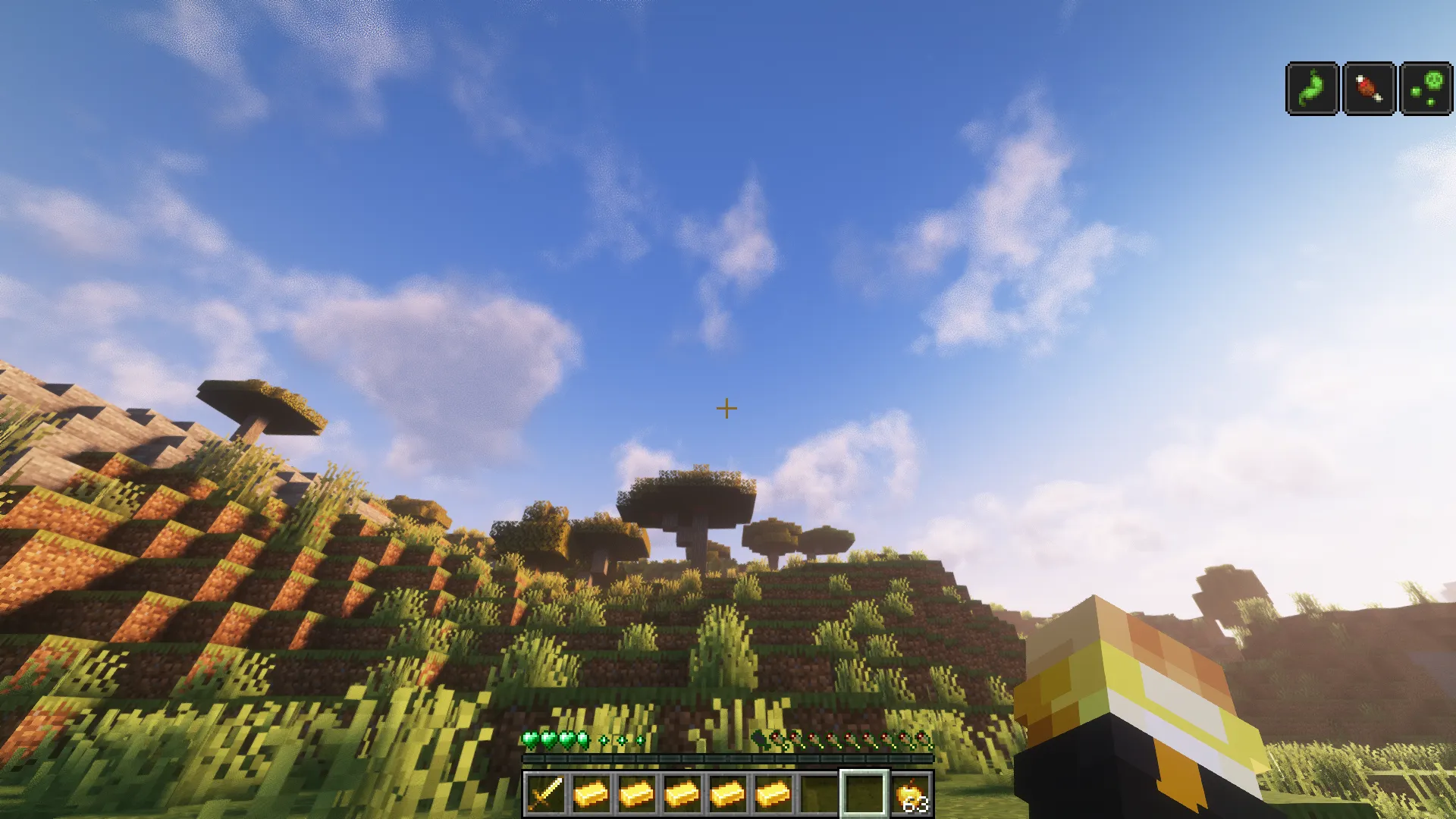Select the gold ingot in the fifth hotbar slot
This screenshot has width=1456, height=819.
tap(726, 792)
